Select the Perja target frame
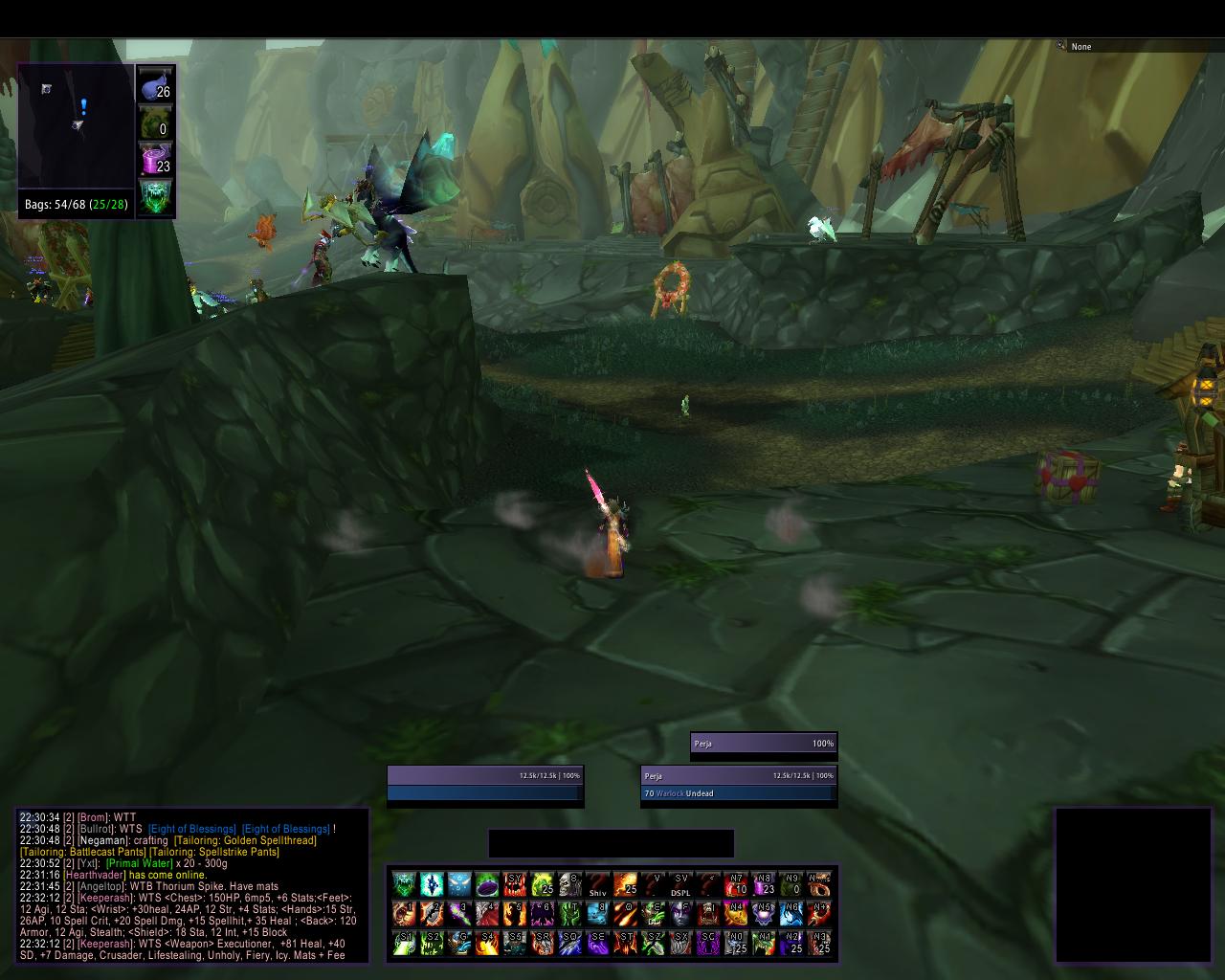The image size is (1225, 980). (739, 784)
